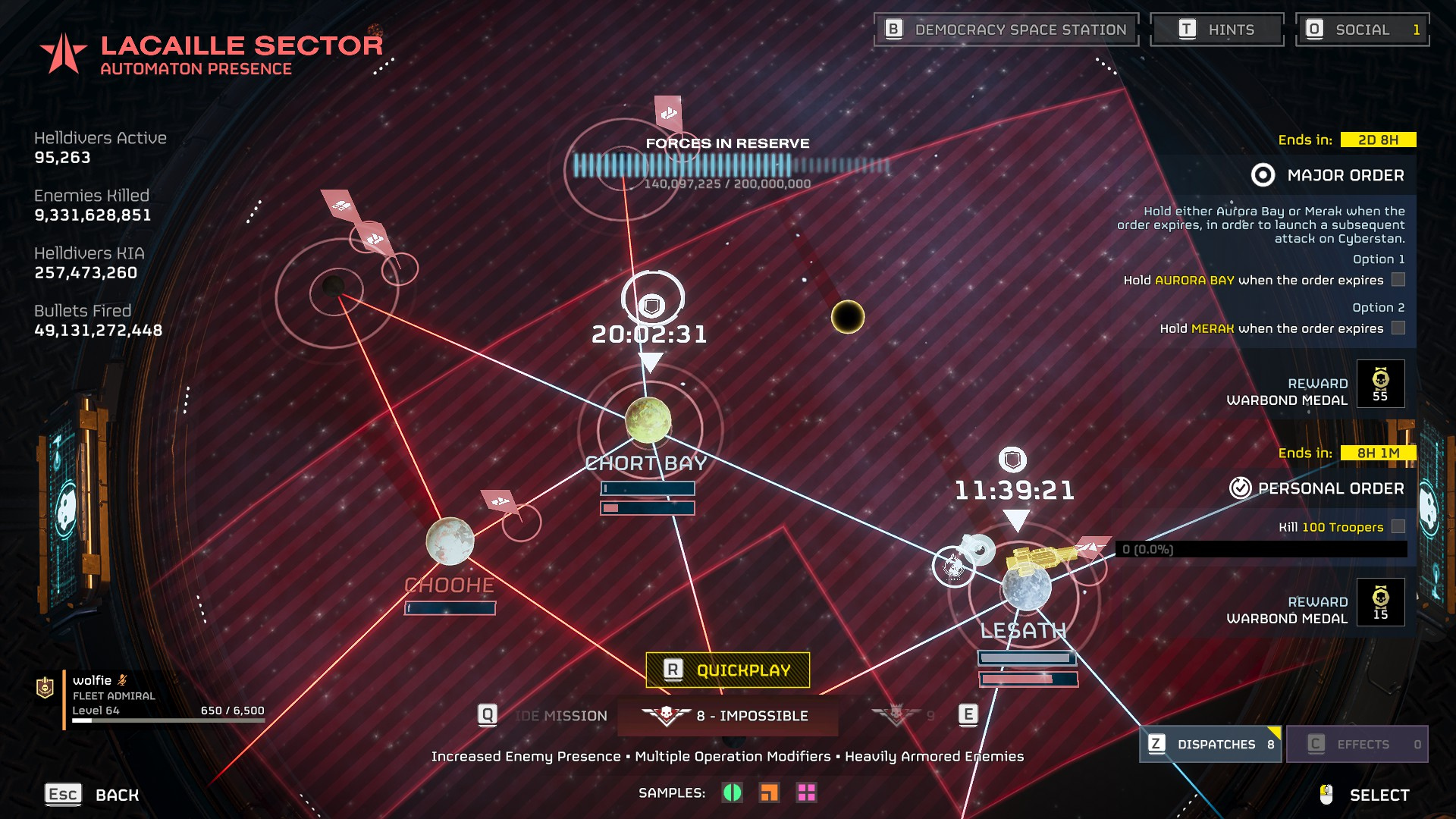
Task: Open wolfie's player profile card
Action: (x=152, y=696)
